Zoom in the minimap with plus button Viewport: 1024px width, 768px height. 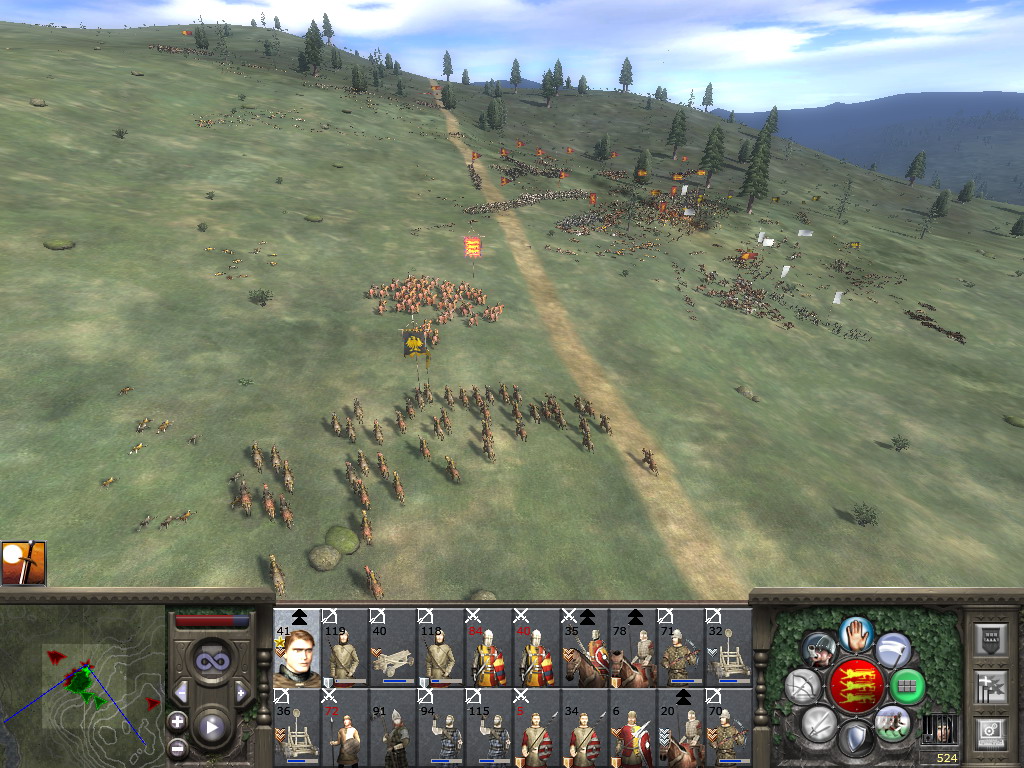point(177,721)
